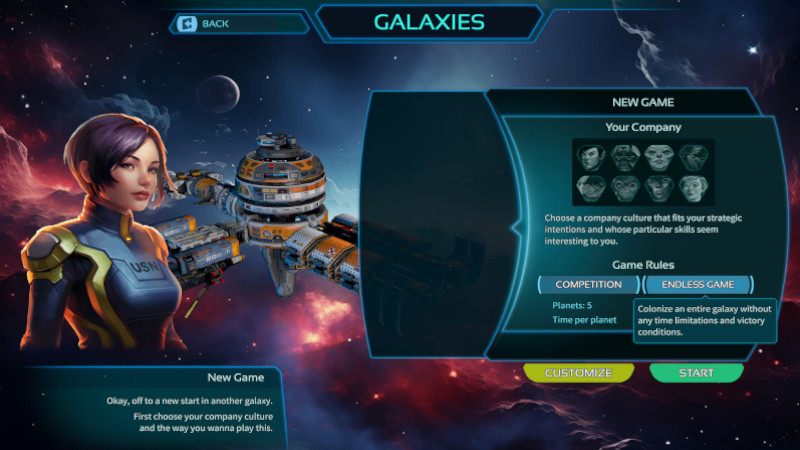Open the Customize game options
This screenshot has height=450, width=800.
(578, 373)
